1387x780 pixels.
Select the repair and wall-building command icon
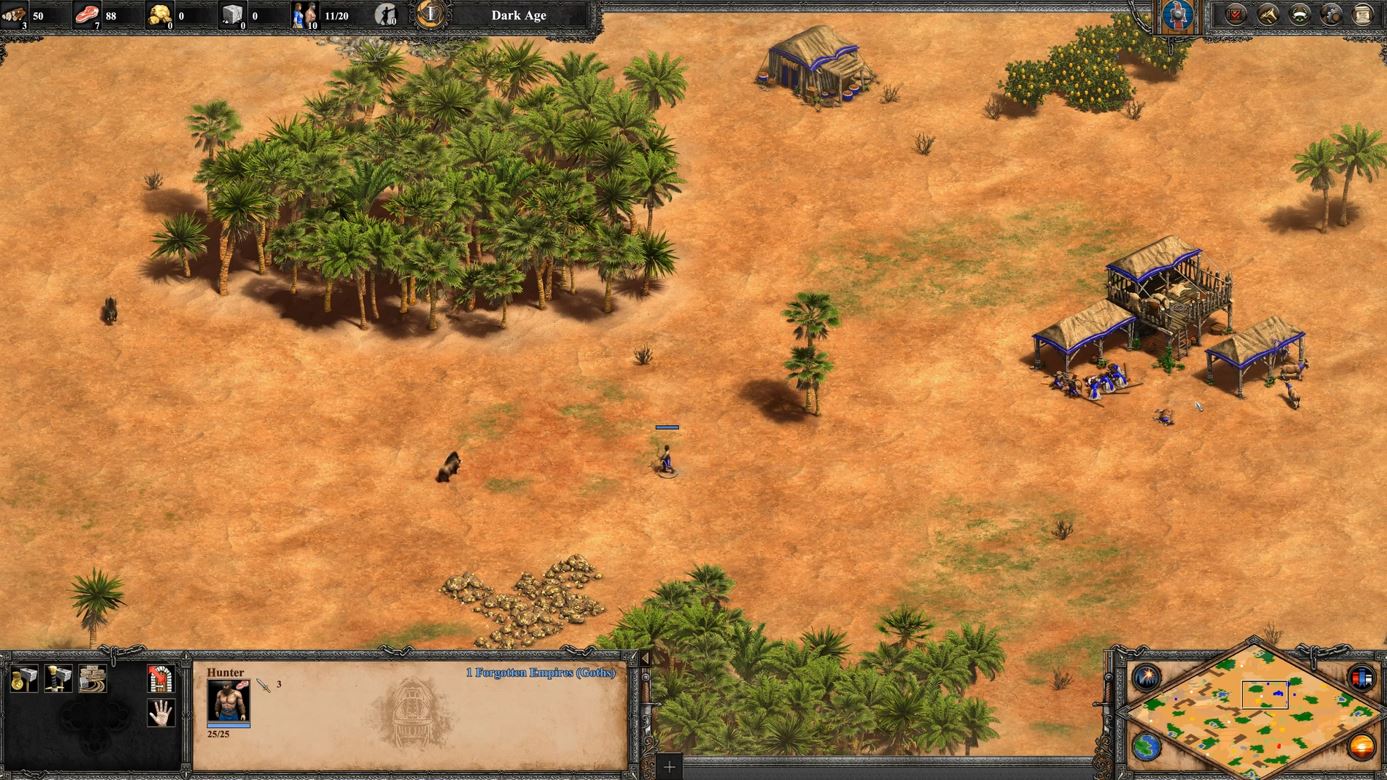click(x=93, y=679)
